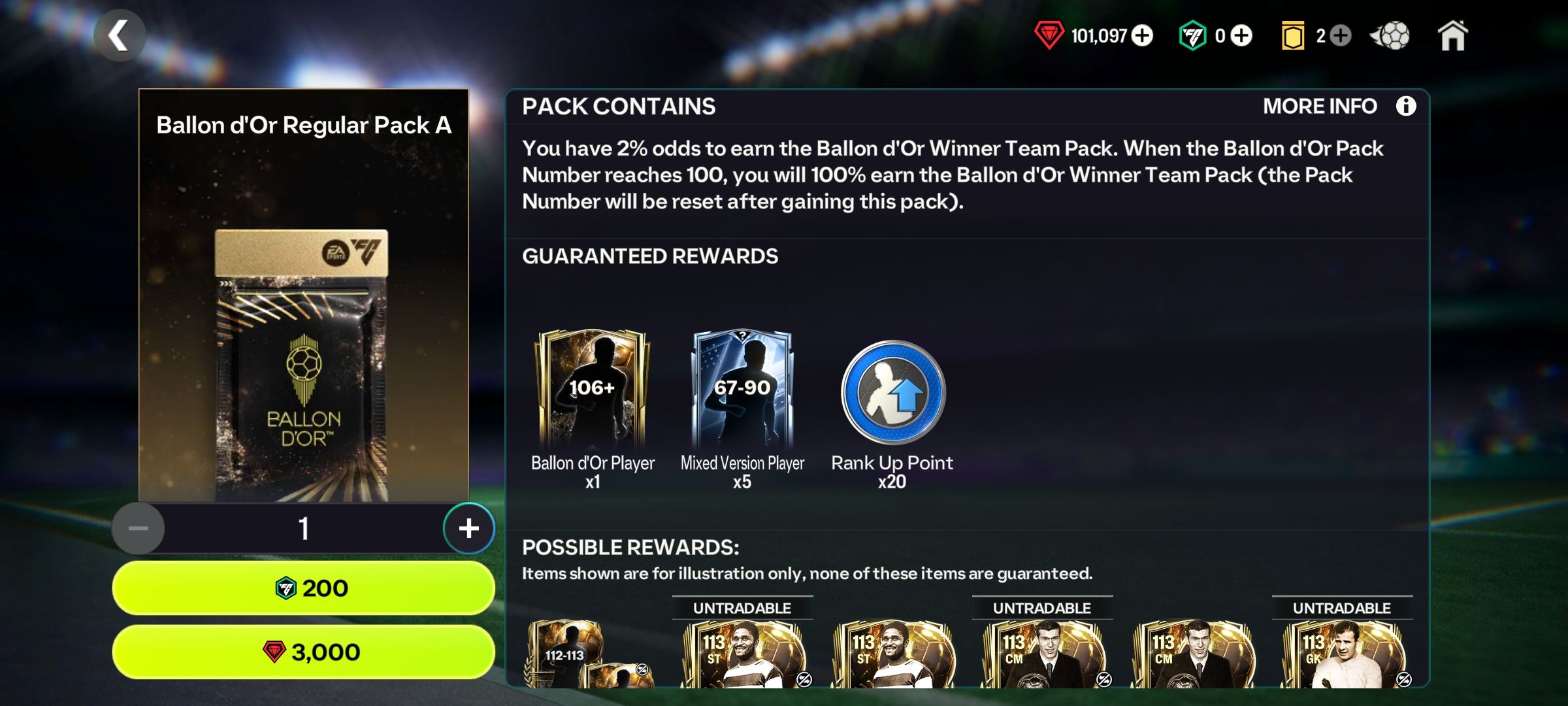Add FC Points with plus icon
This screenshot has height=706, width=1568.
pos(1241,35)
